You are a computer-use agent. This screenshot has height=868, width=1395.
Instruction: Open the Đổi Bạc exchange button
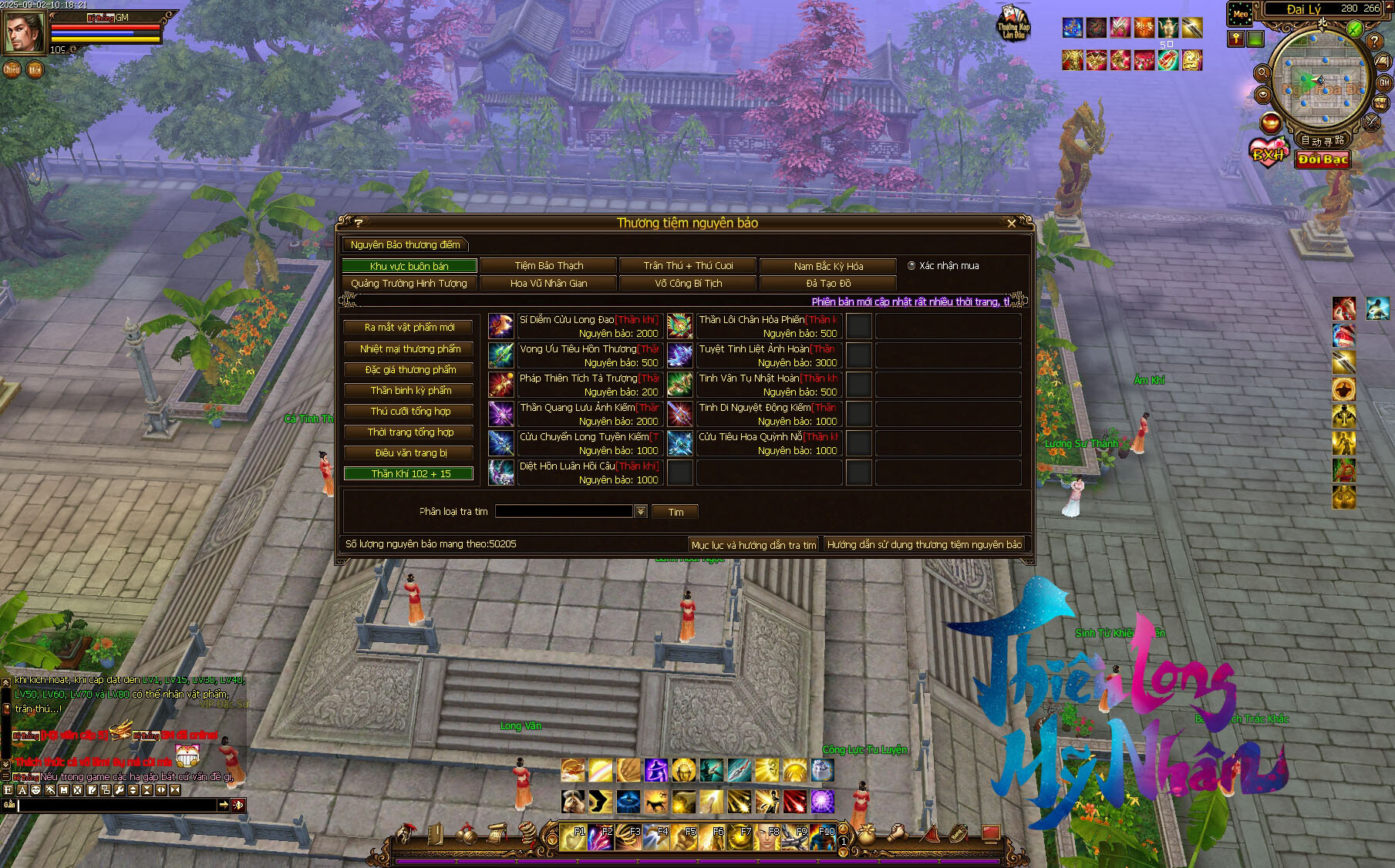1322,160
